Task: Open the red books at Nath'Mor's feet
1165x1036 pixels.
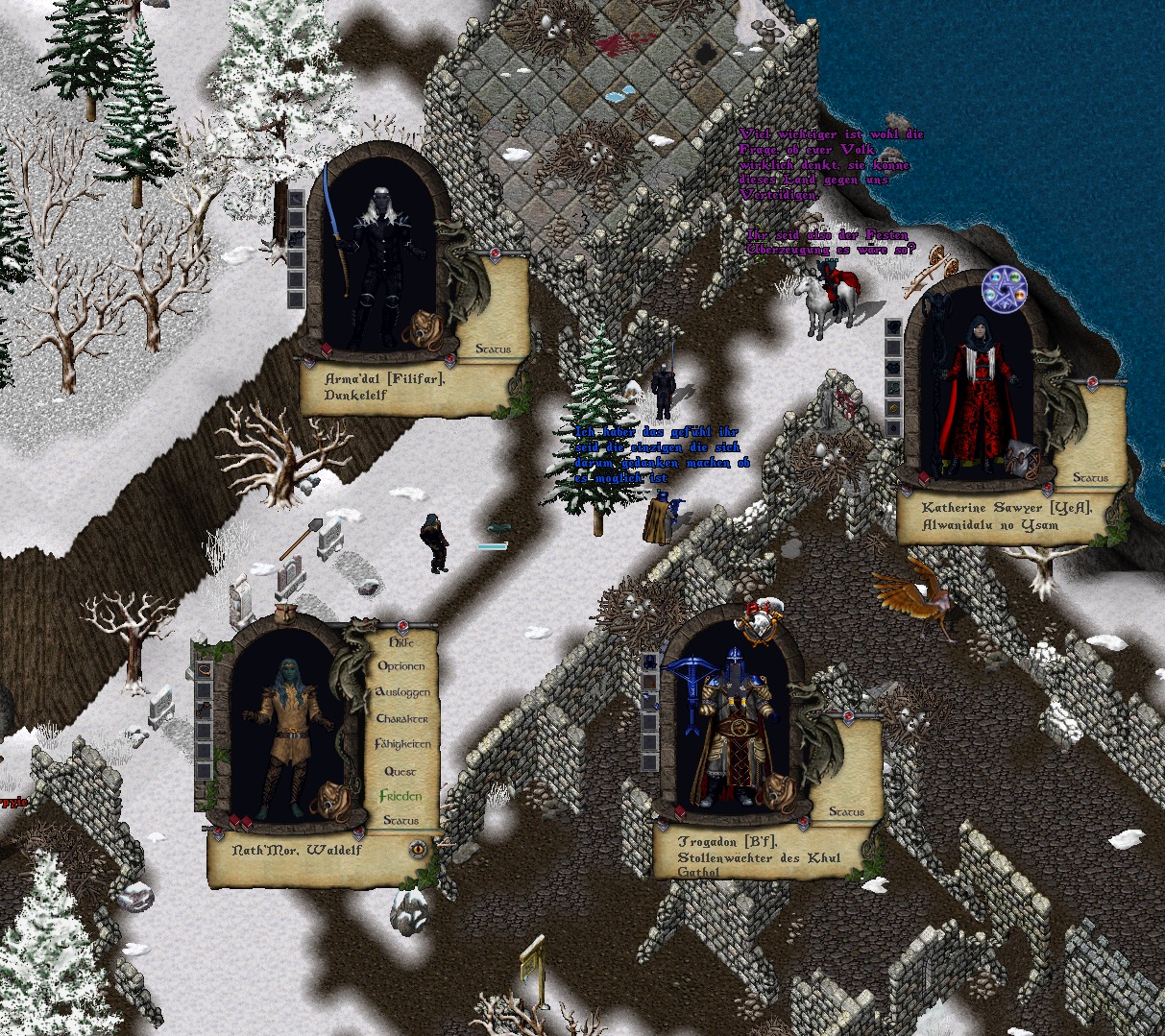Action: coord(241,822)
